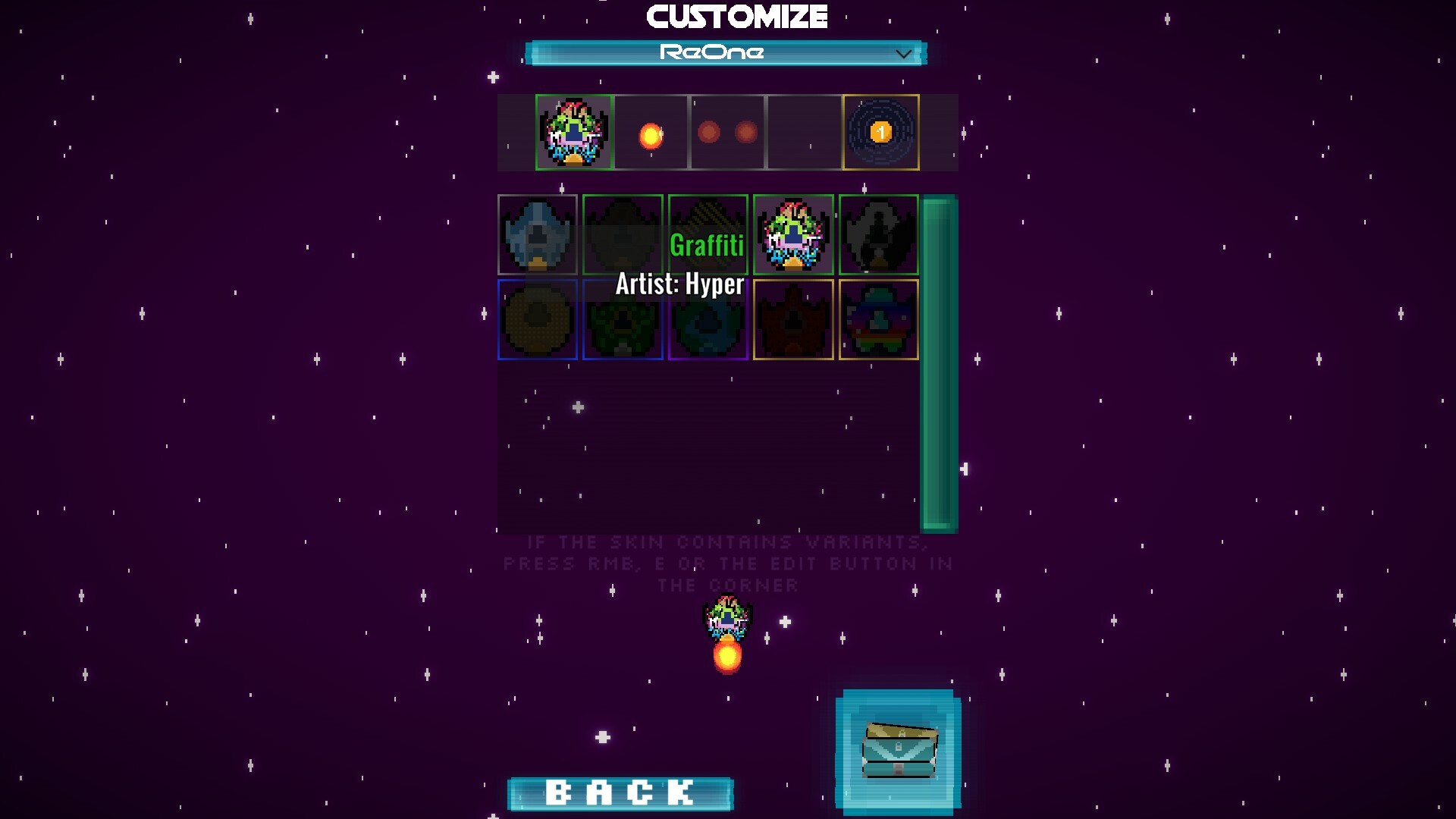Choose the green camo ship skin
This screenshot has height=819, width=1456.
pyautogui.click(x=623, y=319)
